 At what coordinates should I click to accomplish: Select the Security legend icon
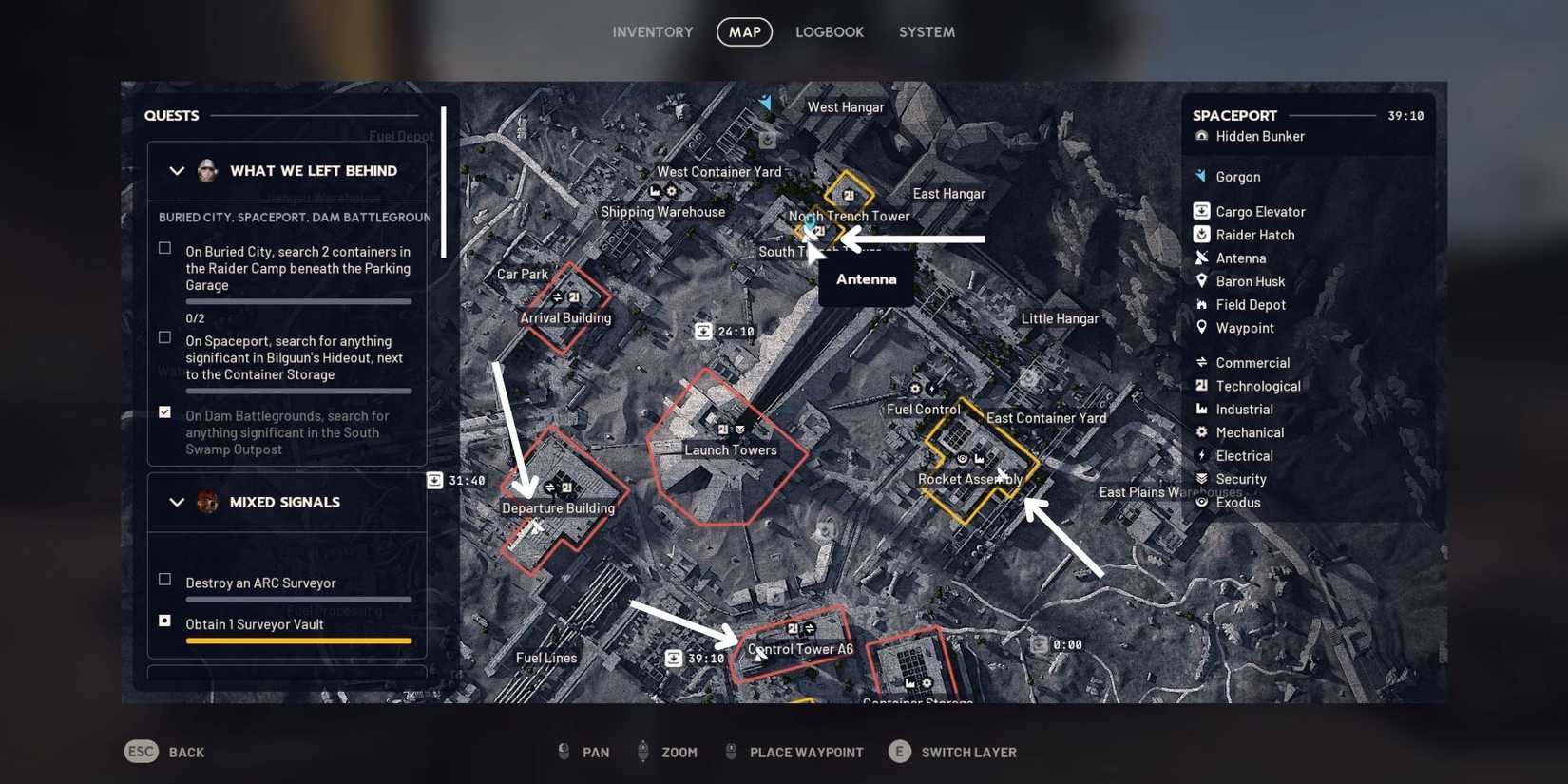tap(1200, 479)
